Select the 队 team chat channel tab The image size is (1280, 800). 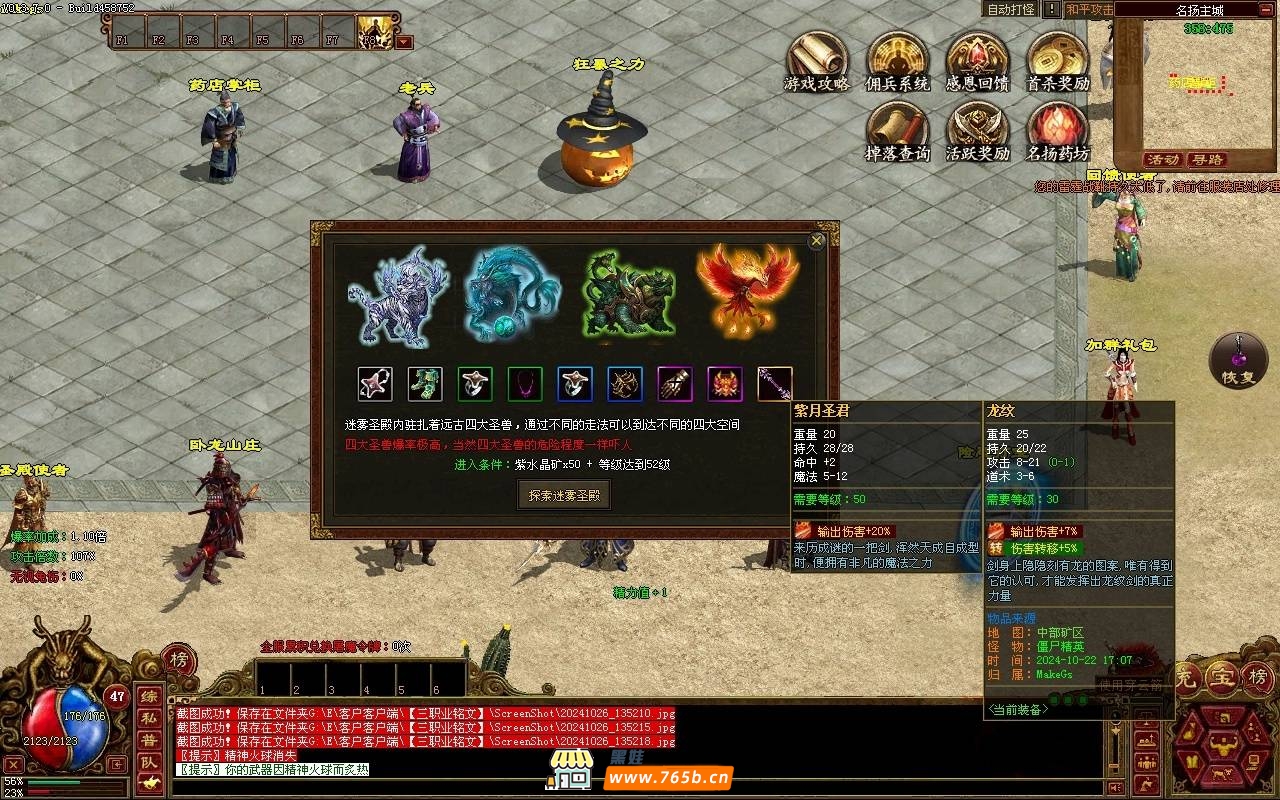pos(148,762)
